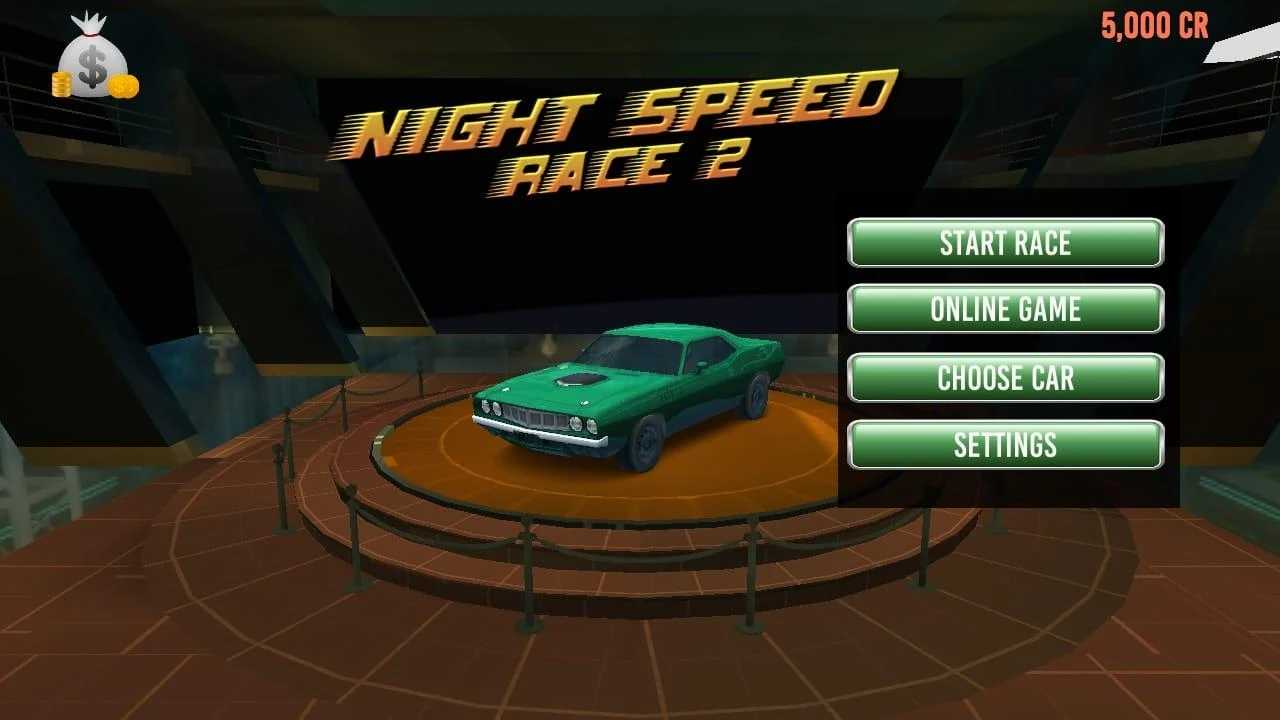Click the green Choose Car panel

point(1005,377)
